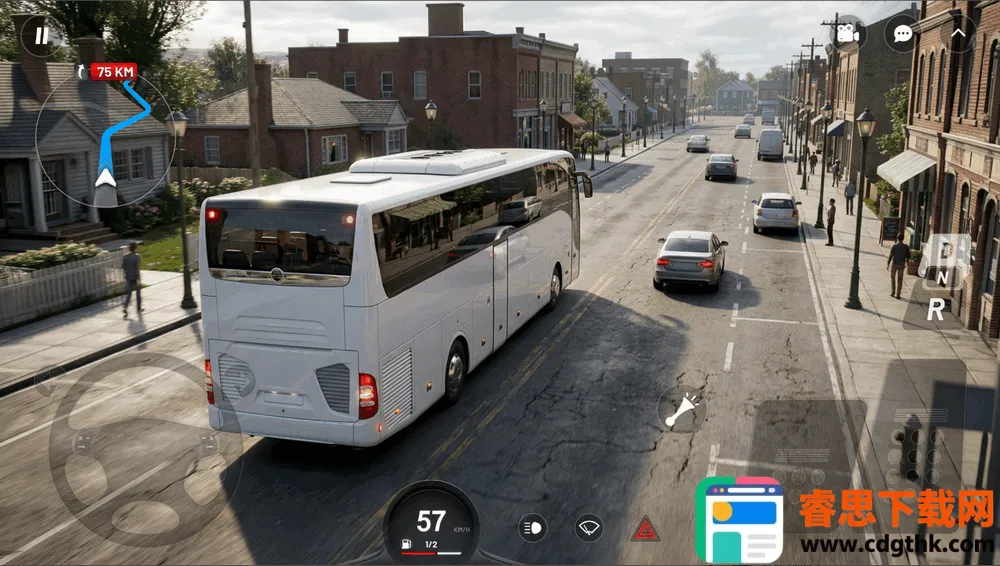Open the route minimap

pyautogui.click(x=104, y=137)
